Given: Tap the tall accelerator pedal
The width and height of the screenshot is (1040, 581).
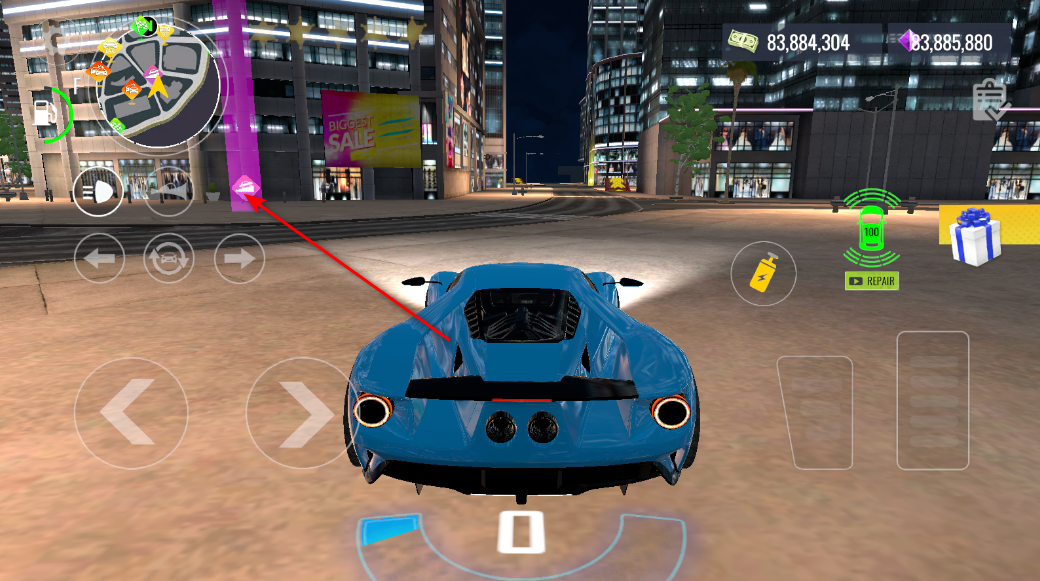Looking at the screenshot, I should click(932, 400).
